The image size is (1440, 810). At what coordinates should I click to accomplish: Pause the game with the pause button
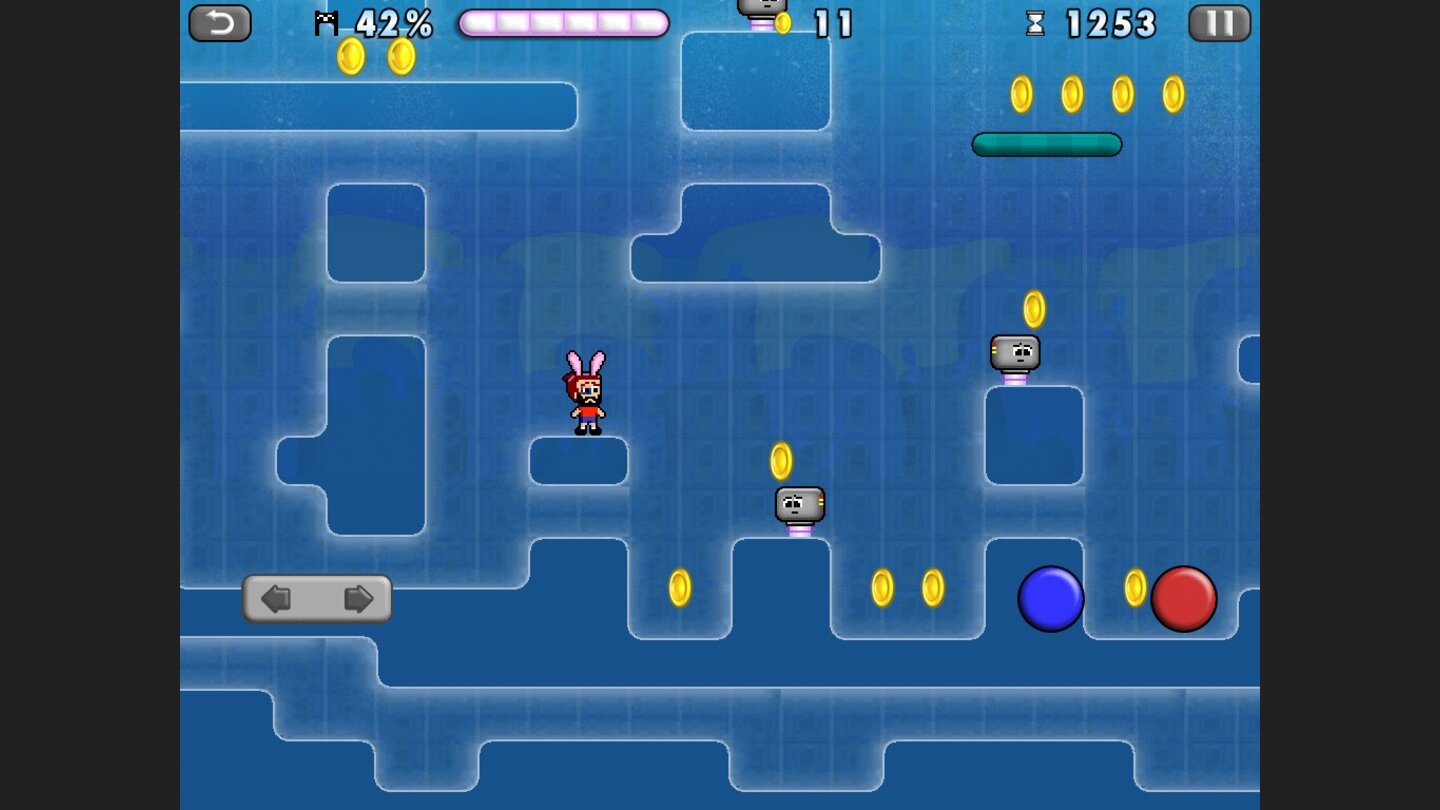click(1219, 23)
